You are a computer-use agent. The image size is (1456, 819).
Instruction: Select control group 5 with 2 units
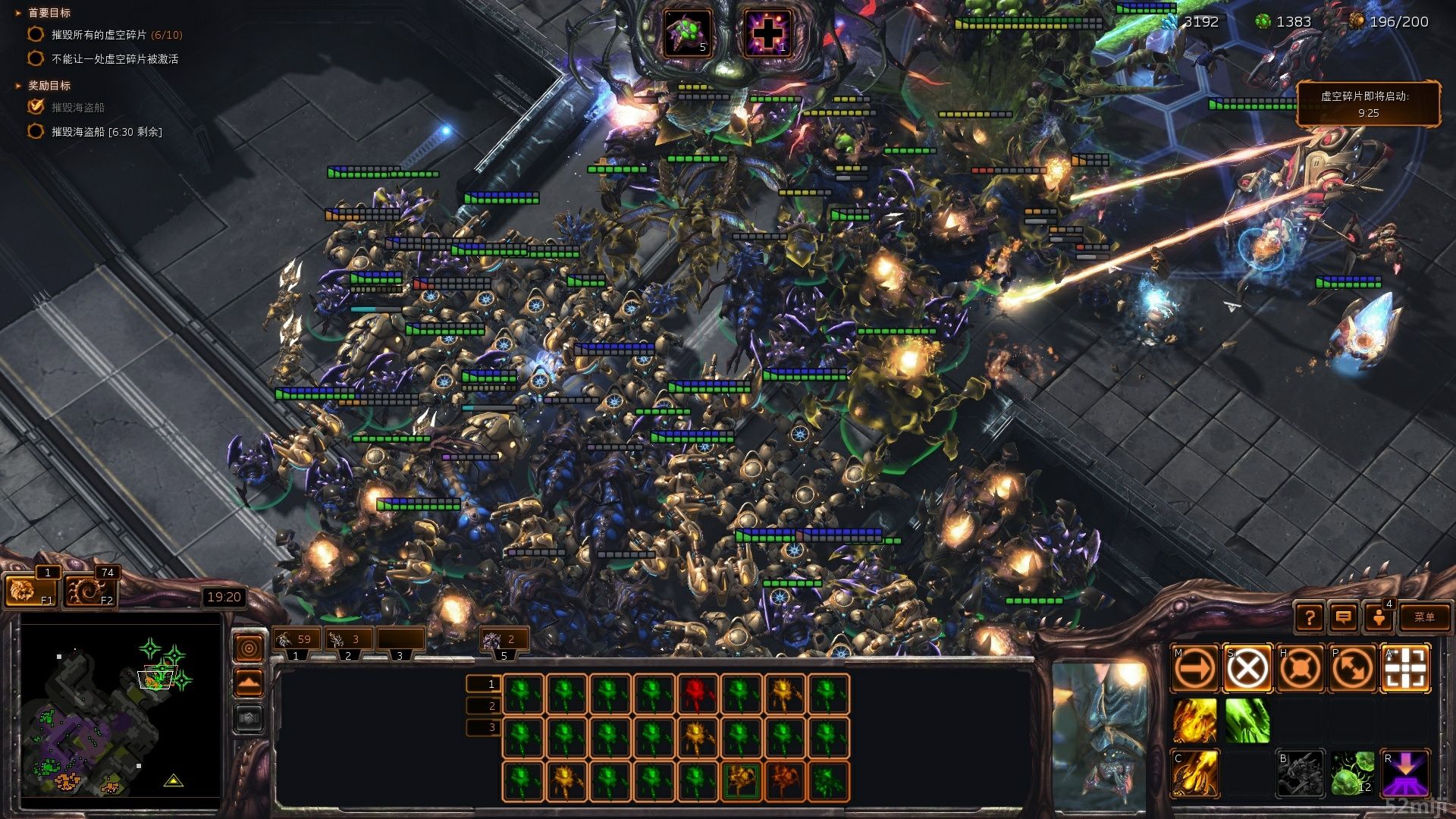click(x=503, y=639)
